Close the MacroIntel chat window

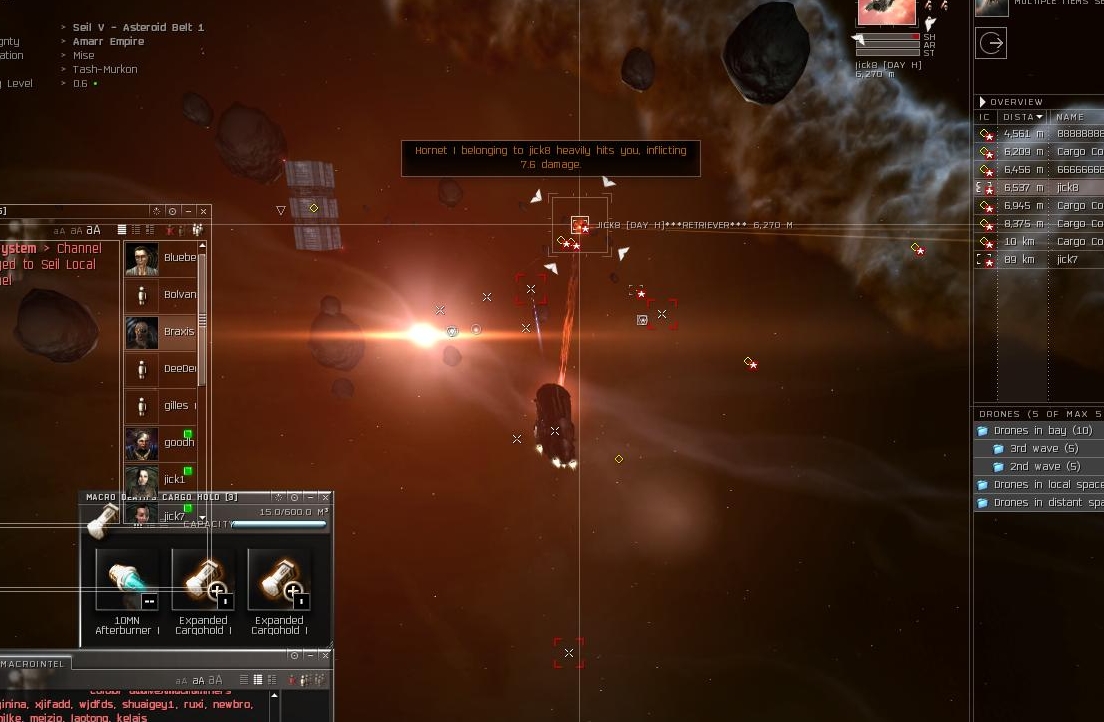325,655
